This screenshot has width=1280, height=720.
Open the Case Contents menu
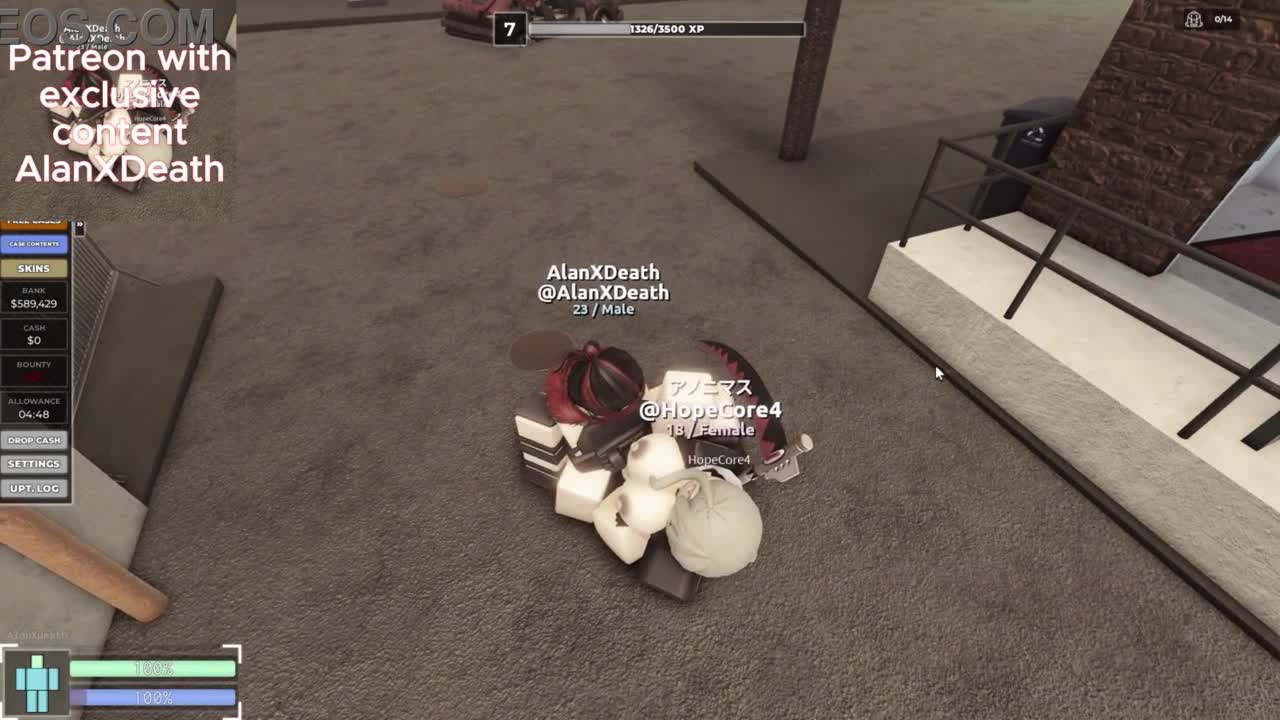point(34,244)
